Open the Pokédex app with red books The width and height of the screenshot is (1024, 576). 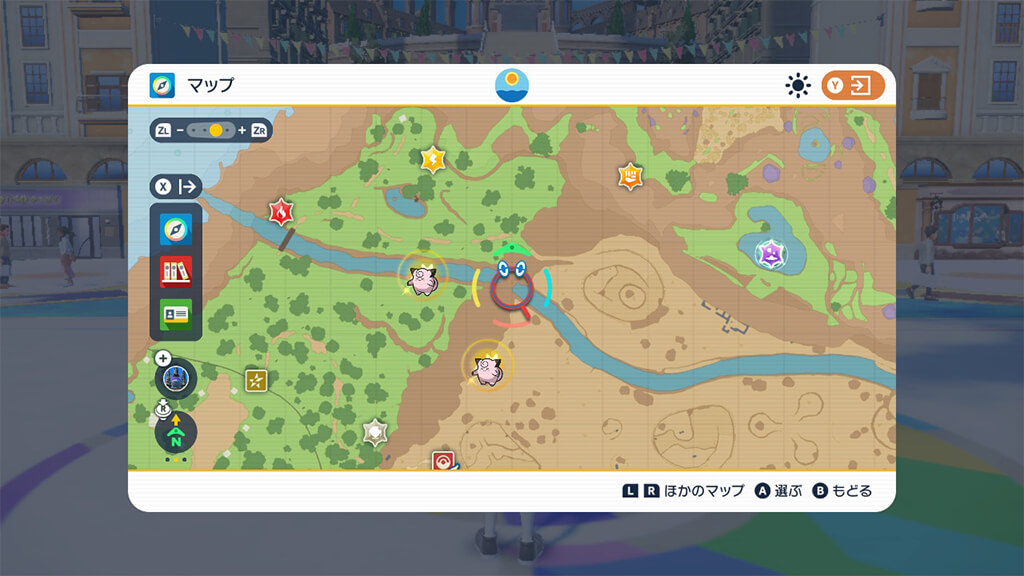tap(176, 271)
